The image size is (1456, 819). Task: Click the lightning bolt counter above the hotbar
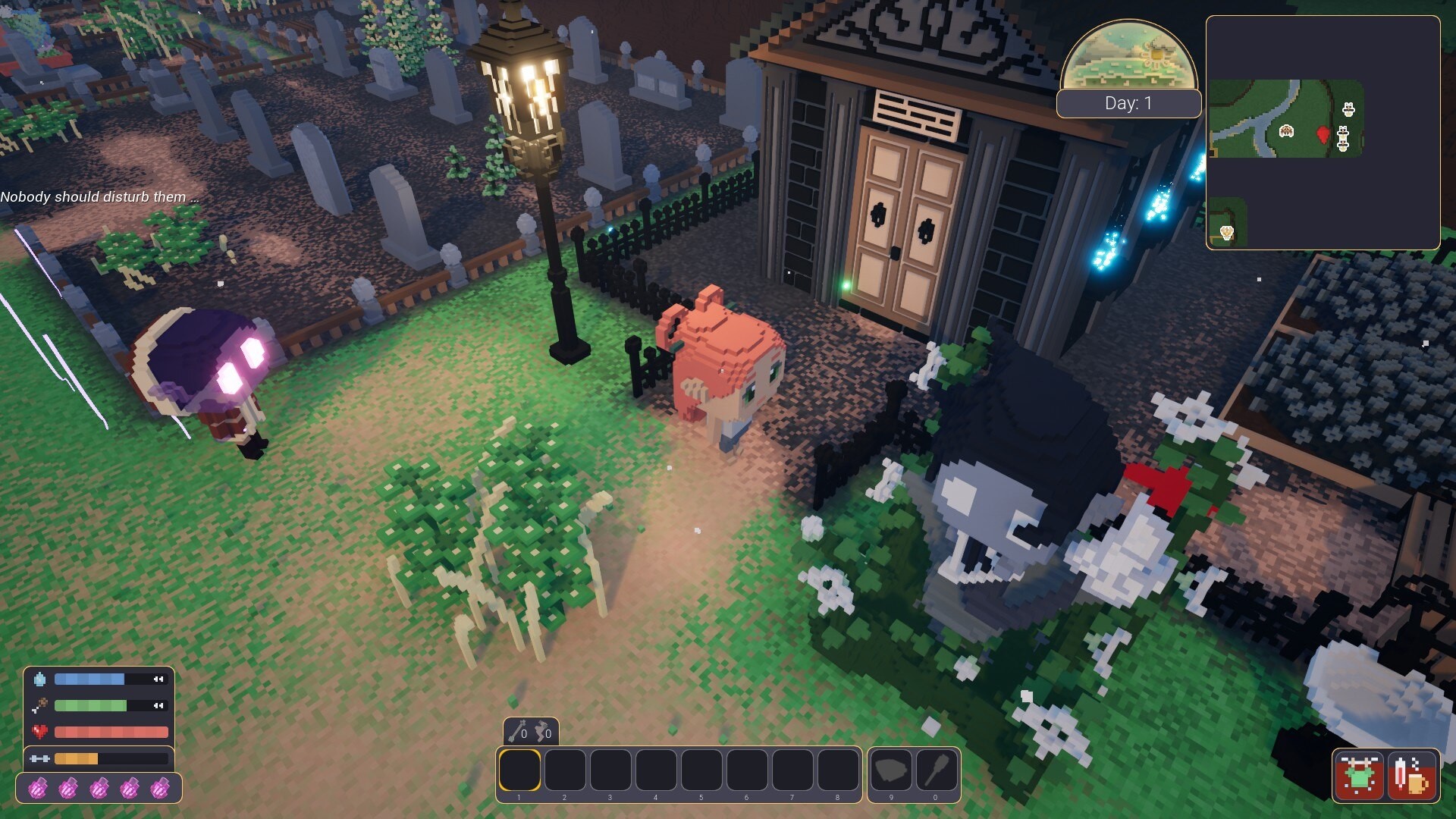click(x=544, y=731)
